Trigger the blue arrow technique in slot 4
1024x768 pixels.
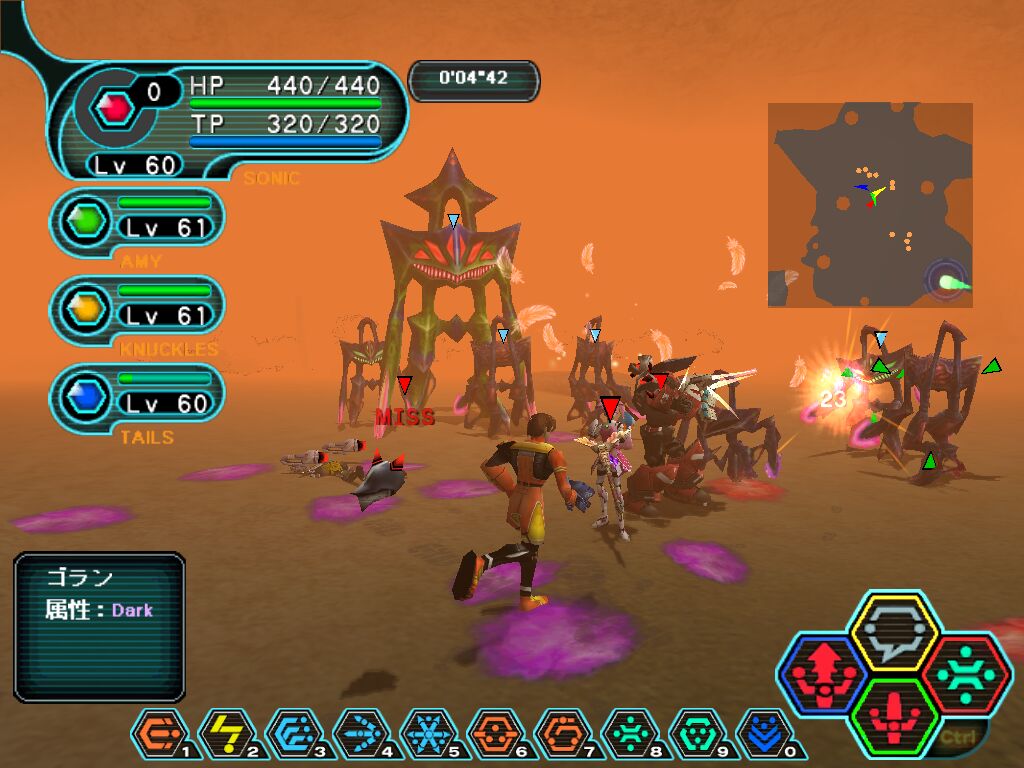(360, 735)
